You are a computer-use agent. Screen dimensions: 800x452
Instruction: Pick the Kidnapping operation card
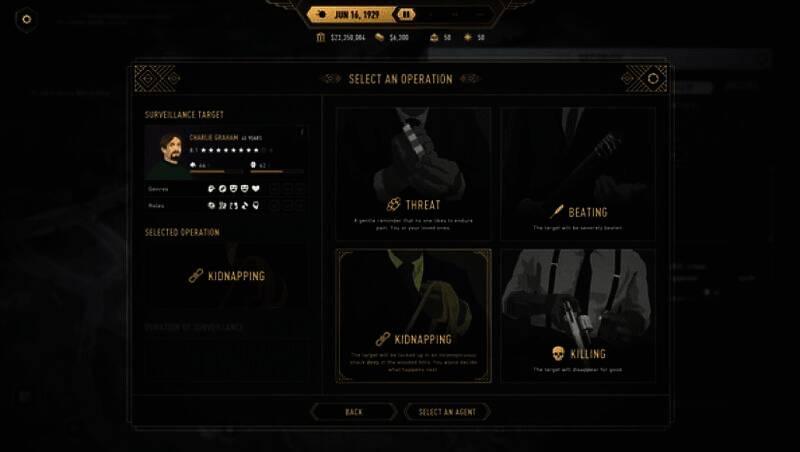click(x=413, y=314)
